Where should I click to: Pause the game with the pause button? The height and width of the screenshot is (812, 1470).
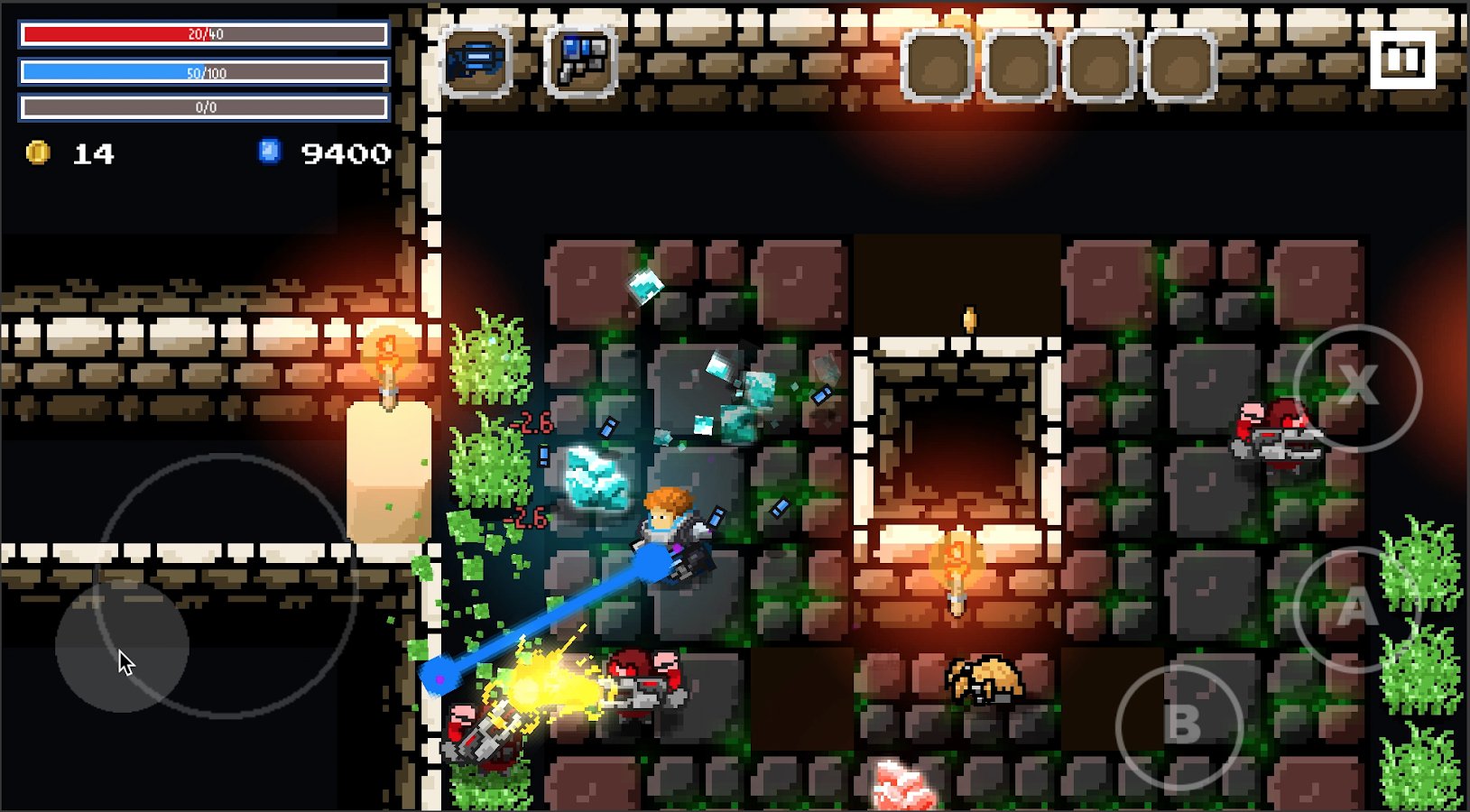pos(1401,60)
